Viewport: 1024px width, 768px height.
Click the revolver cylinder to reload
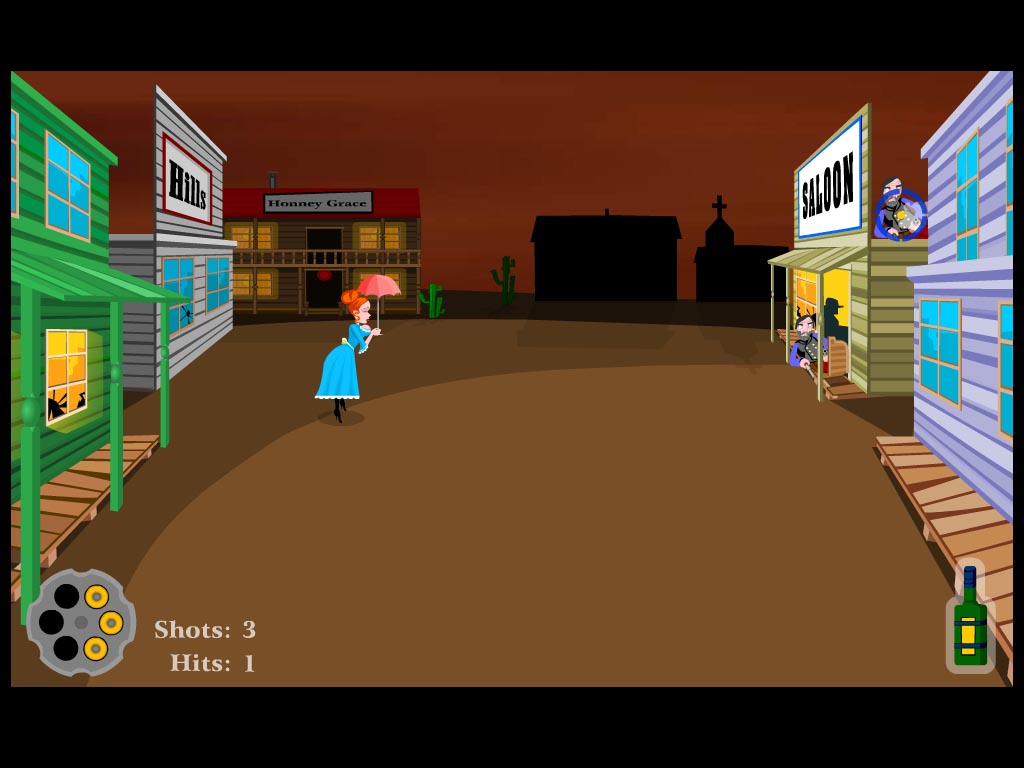[x=81, y=622]
